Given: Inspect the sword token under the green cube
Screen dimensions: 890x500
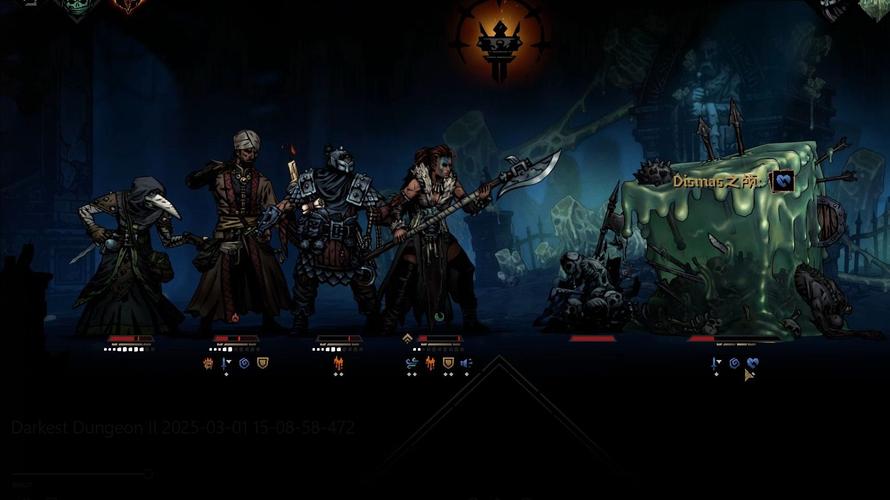Looking at the screenshot, I should (x=716, y=363).
